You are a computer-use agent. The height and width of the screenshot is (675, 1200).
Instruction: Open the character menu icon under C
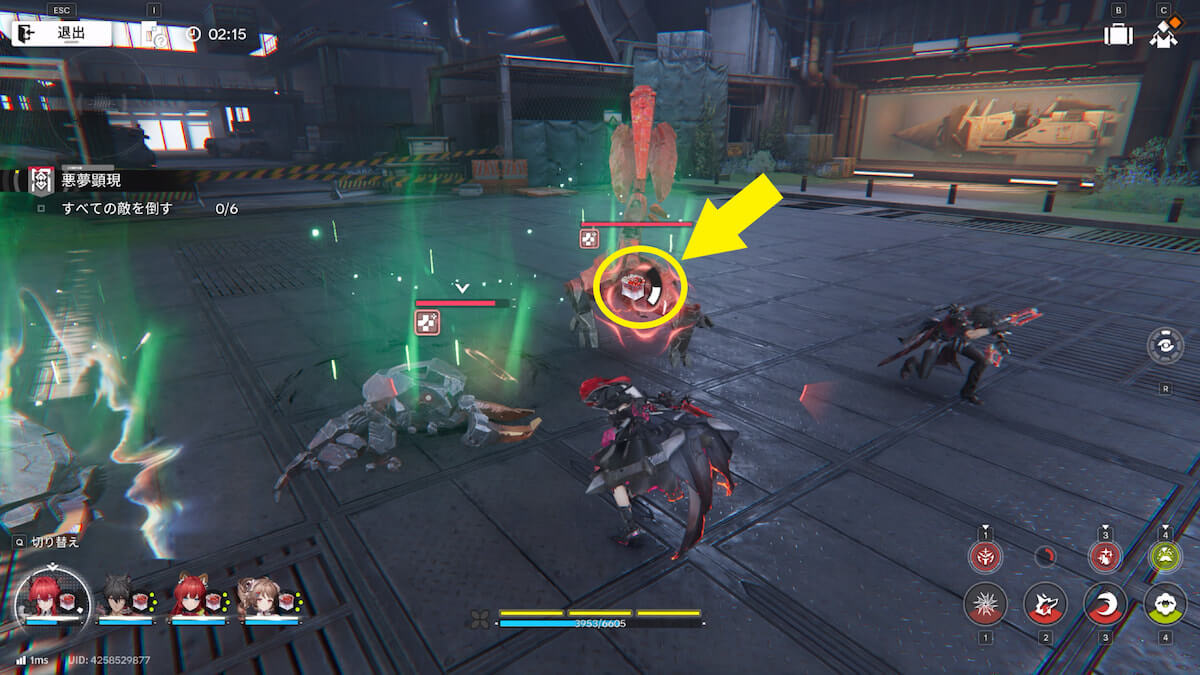tap(1162, 35)
